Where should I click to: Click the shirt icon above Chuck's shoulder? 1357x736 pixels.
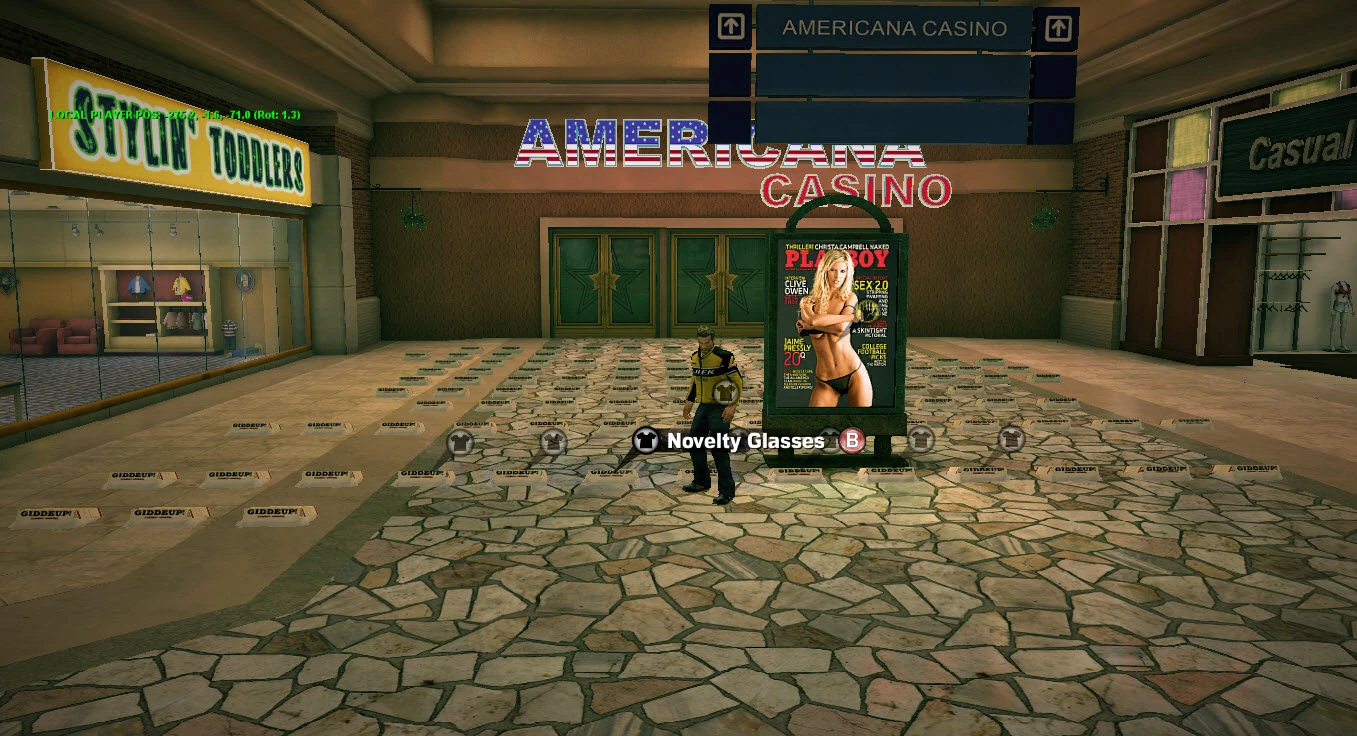pos(724,392)
